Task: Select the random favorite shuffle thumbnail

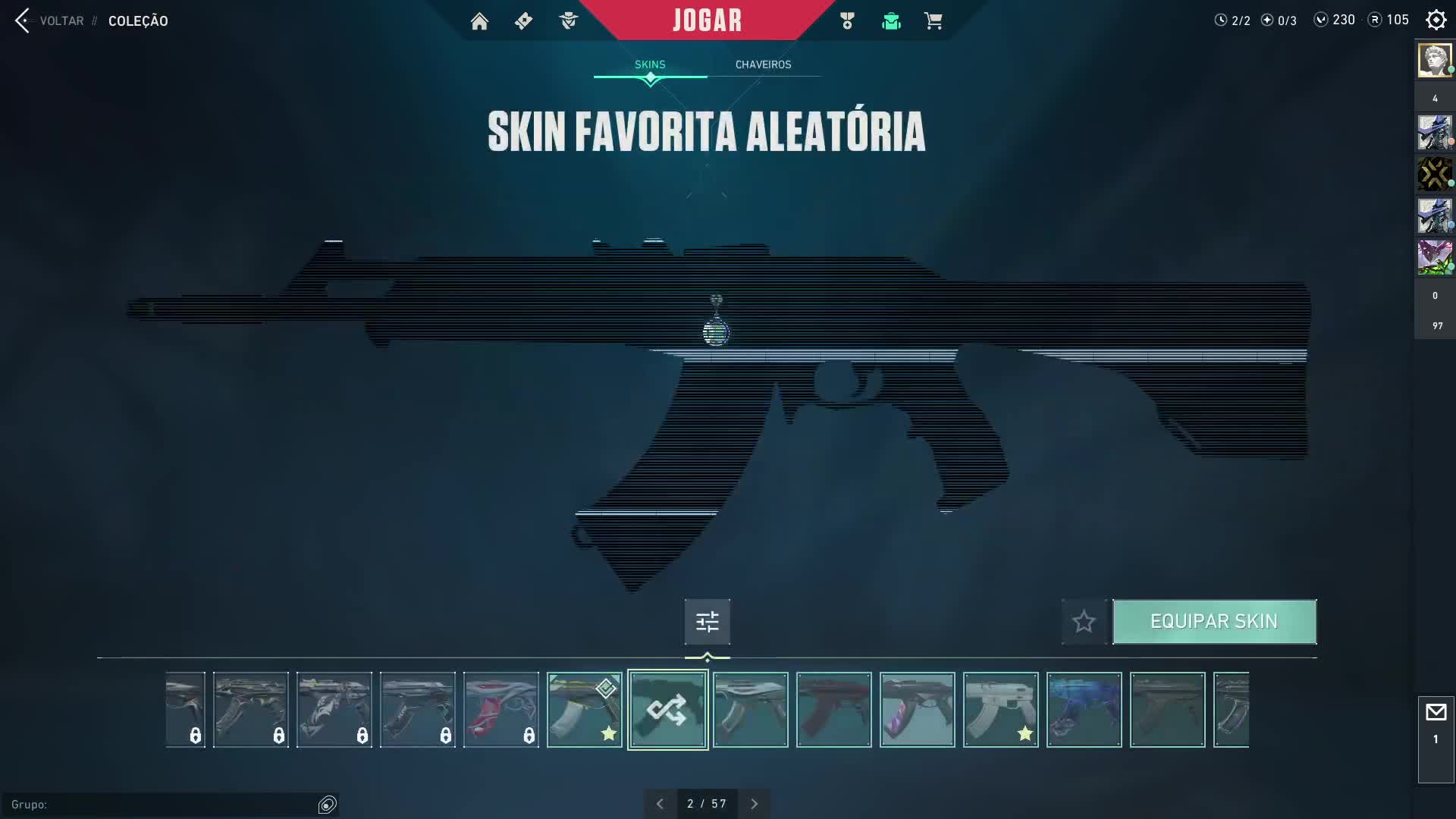Action: pyautogui.click(x=667, y=710)
